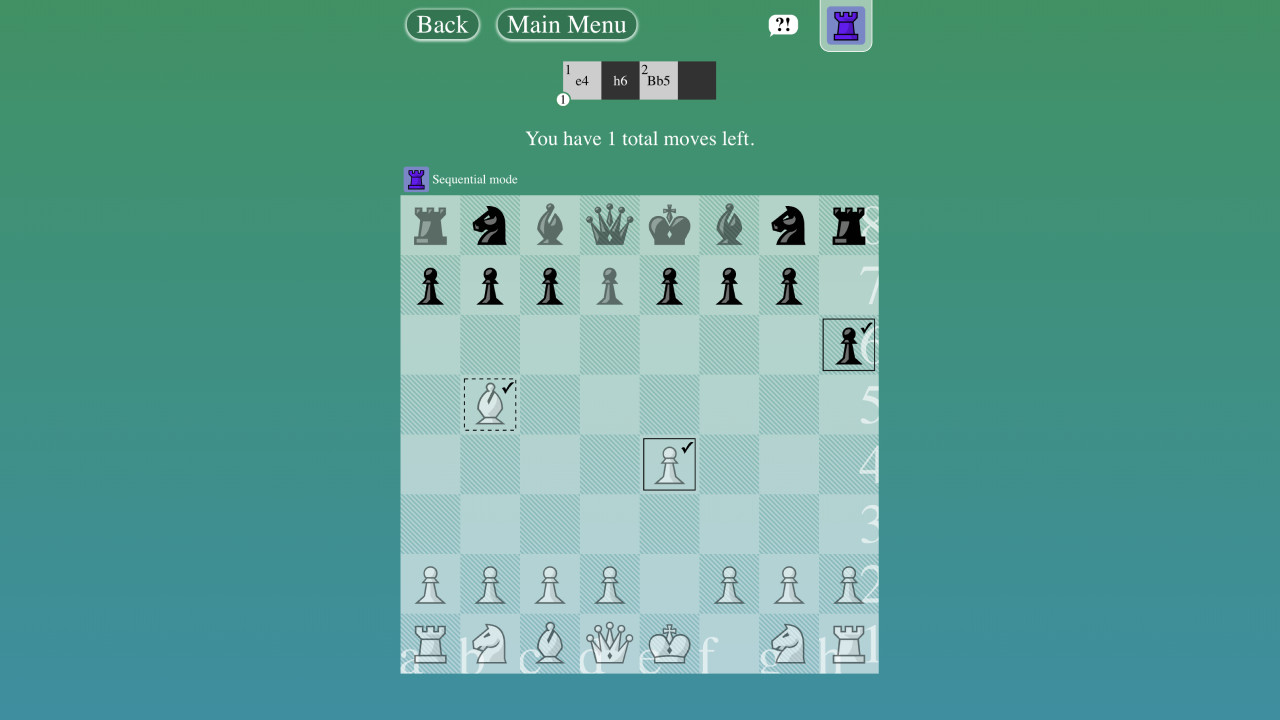Select the black queen on d8

(609, 225)
